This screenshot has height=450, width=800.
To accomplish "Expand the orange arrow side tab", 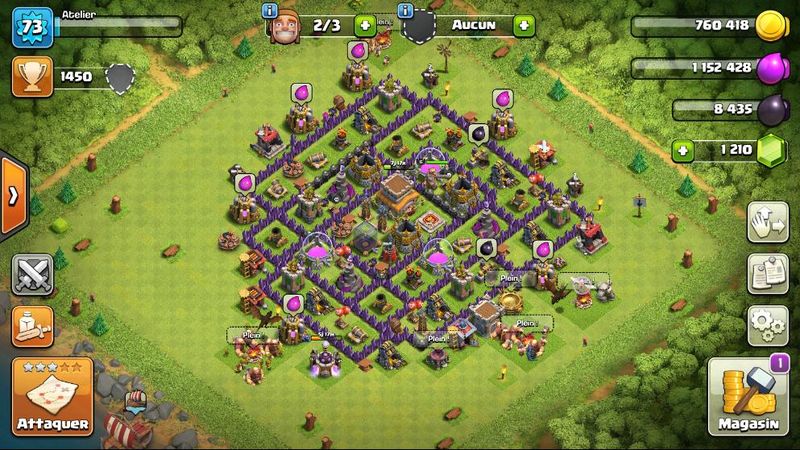I will coord(12,196).
